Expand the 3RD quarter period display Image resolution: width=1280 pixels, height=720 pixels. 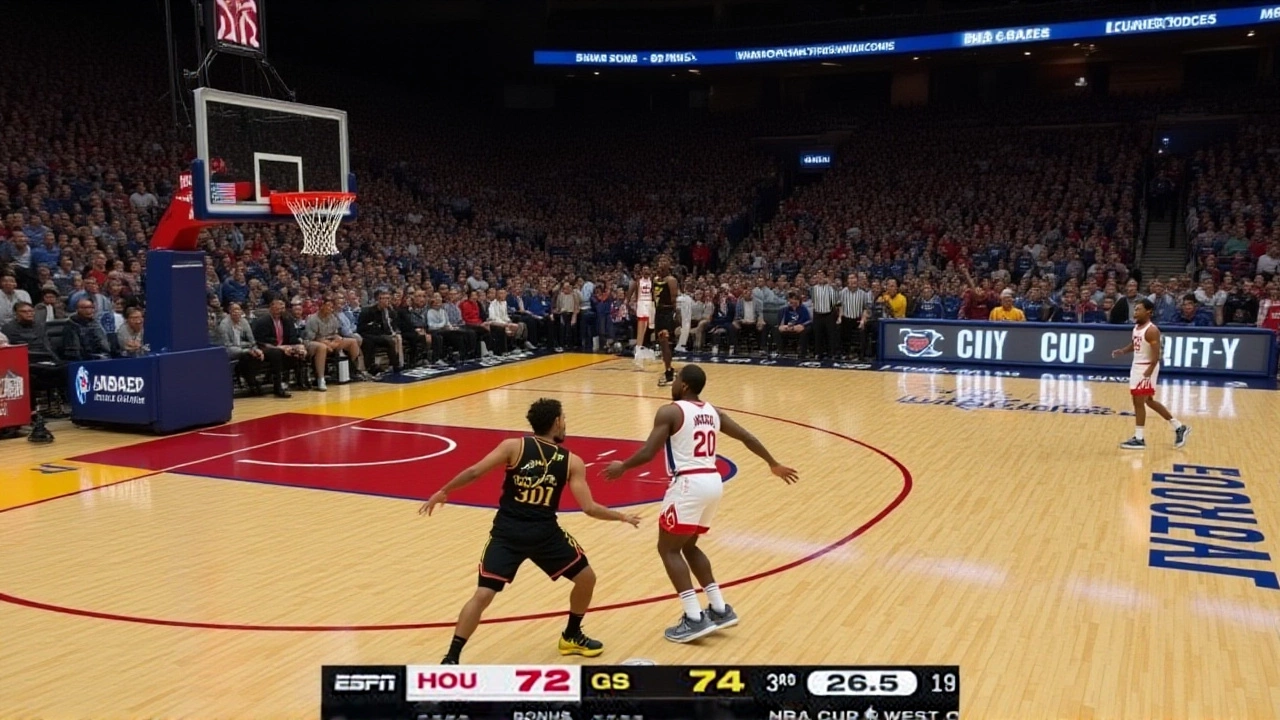pos(778,682)
